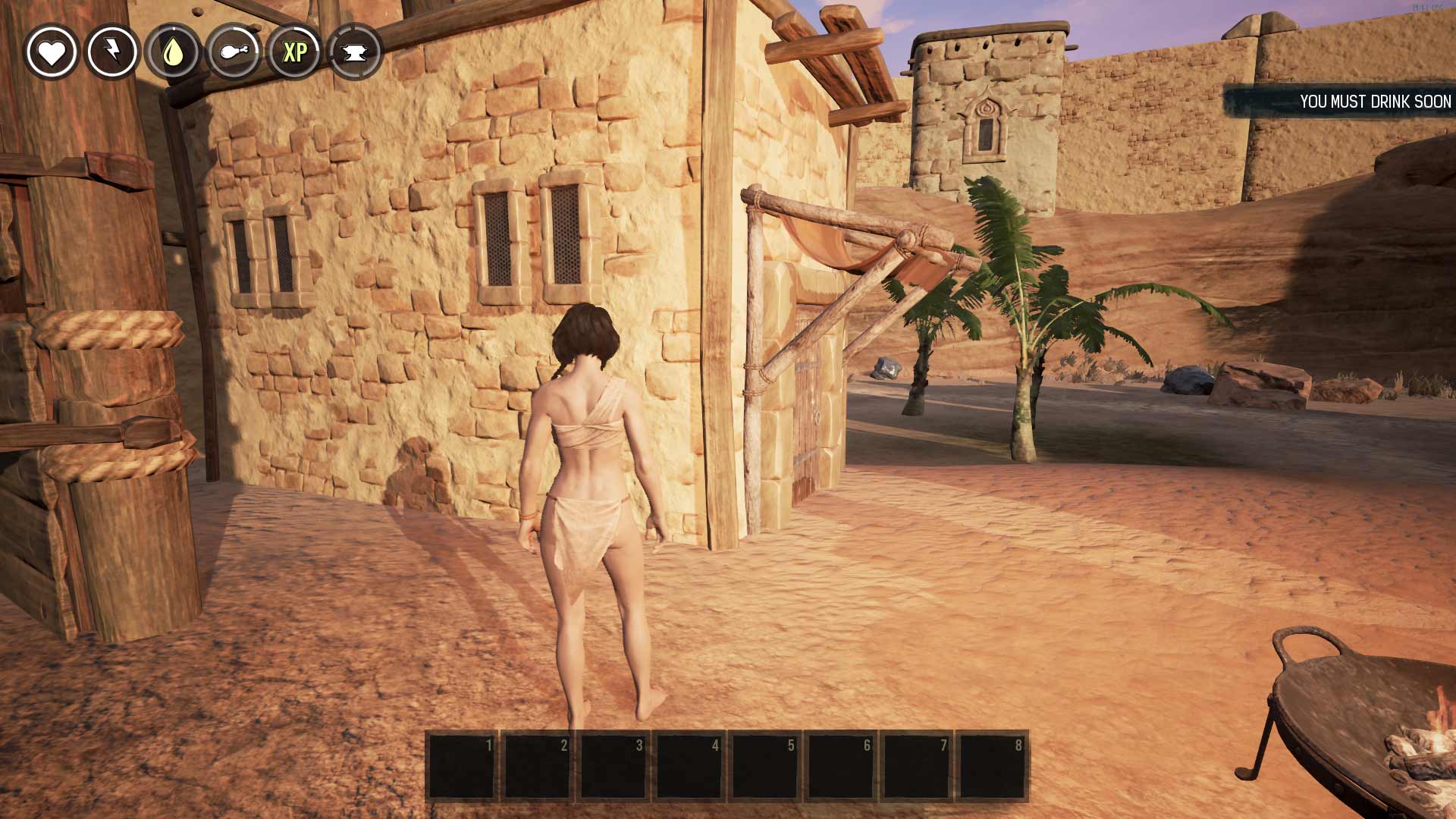Image resolution: width=1456 pixels, height=819 pixels.
Task: Click the meat drumstick hunger icon
Action: pos(234,52)
